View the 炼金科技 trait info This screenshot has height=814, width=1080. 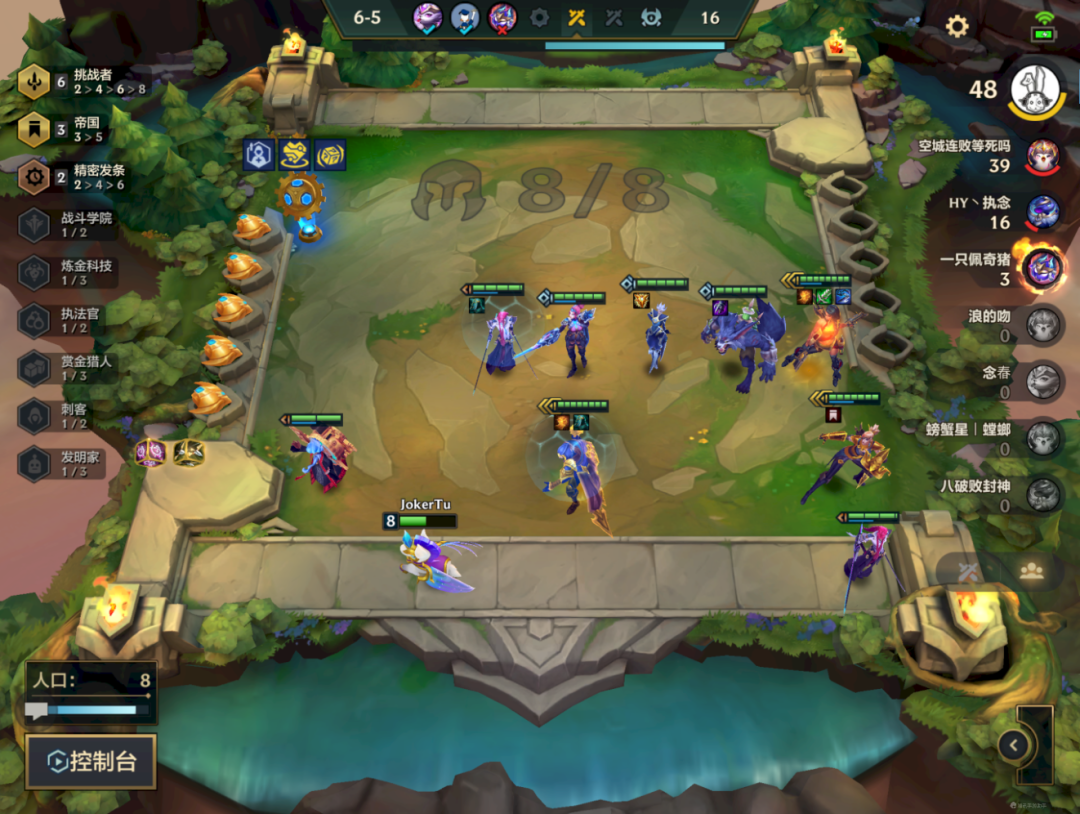(70, 272)
